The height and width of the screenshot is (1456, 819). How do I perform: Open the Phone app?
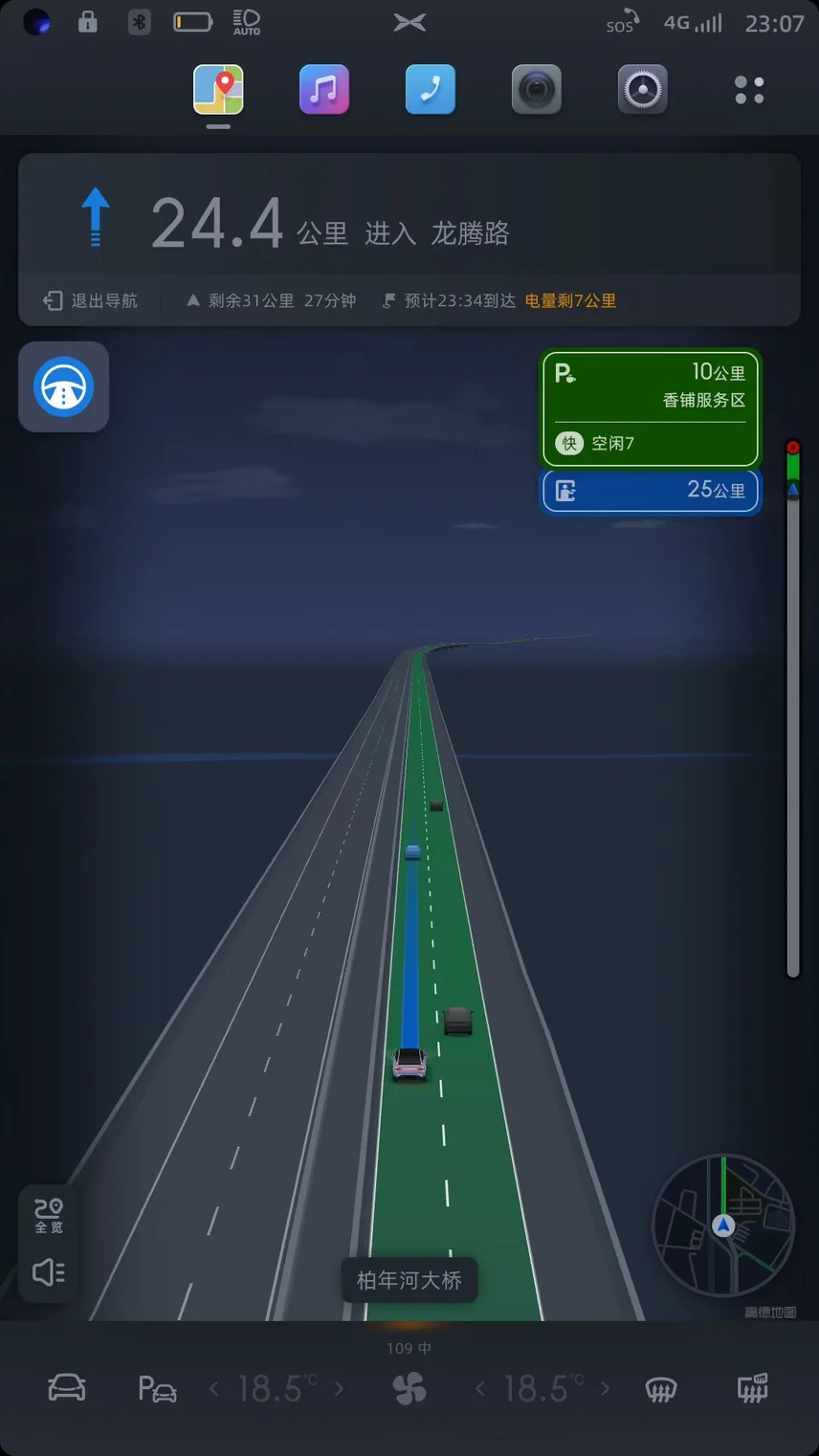click(431, 90)
